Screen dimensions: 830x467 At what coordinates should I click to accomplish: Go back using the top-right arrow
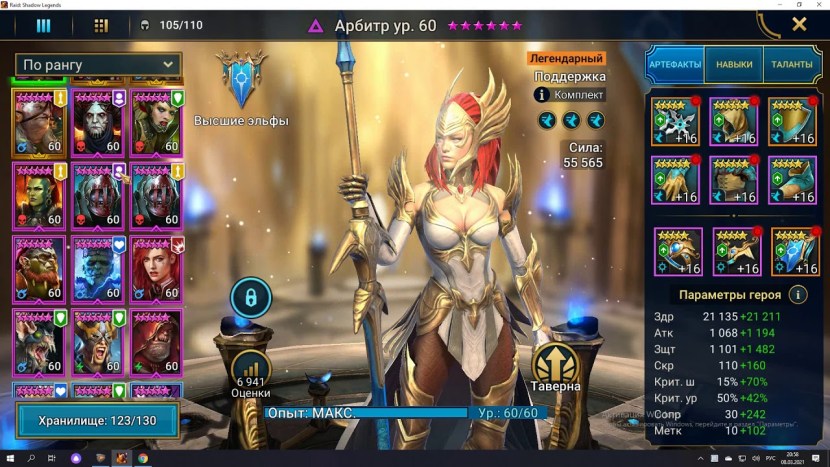coord(768,24)
